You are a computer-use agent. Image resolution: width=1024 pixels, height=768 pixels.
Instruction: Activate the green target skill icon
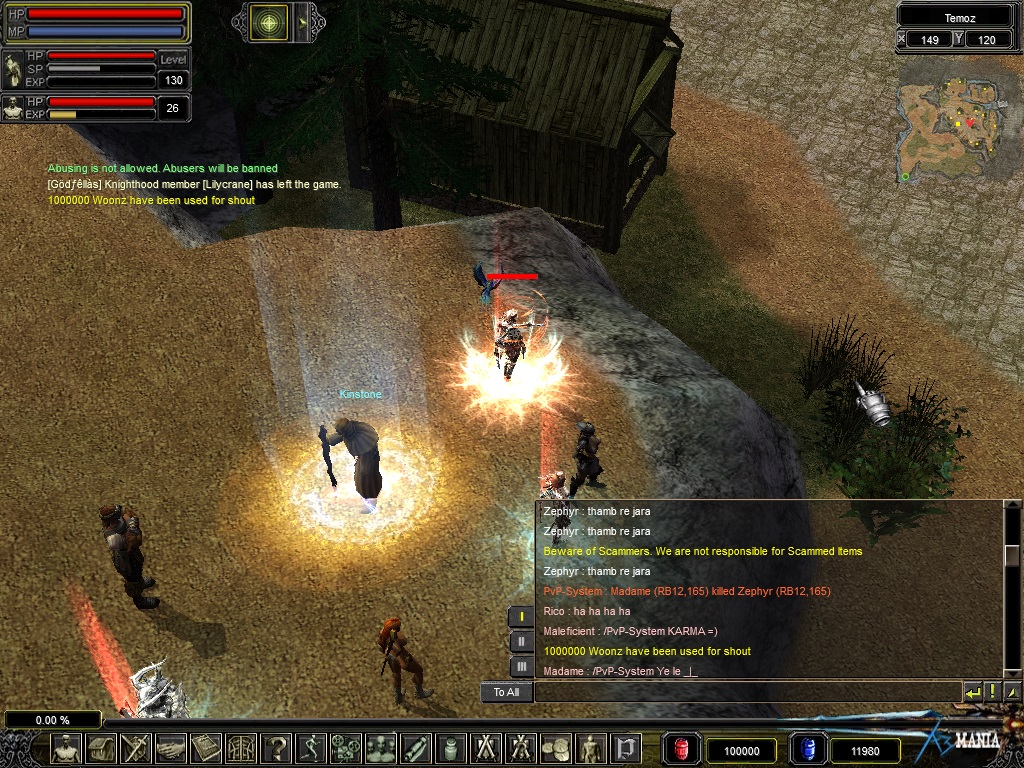coord(269,22)
